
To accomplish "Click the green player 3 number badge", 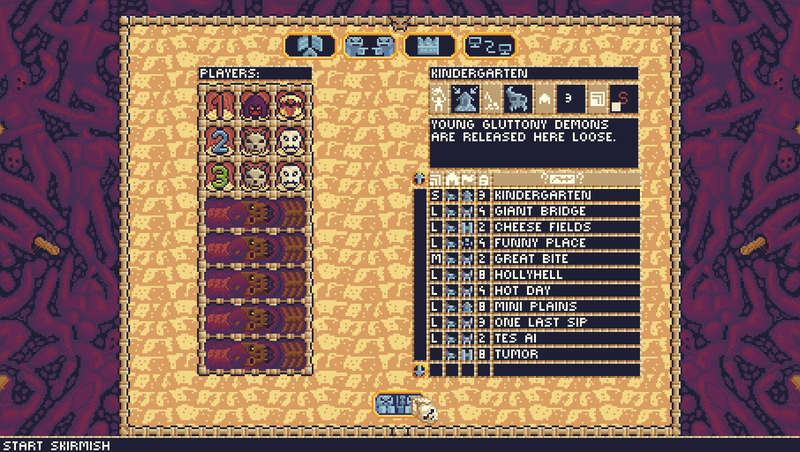I will [x=222, y=175].
